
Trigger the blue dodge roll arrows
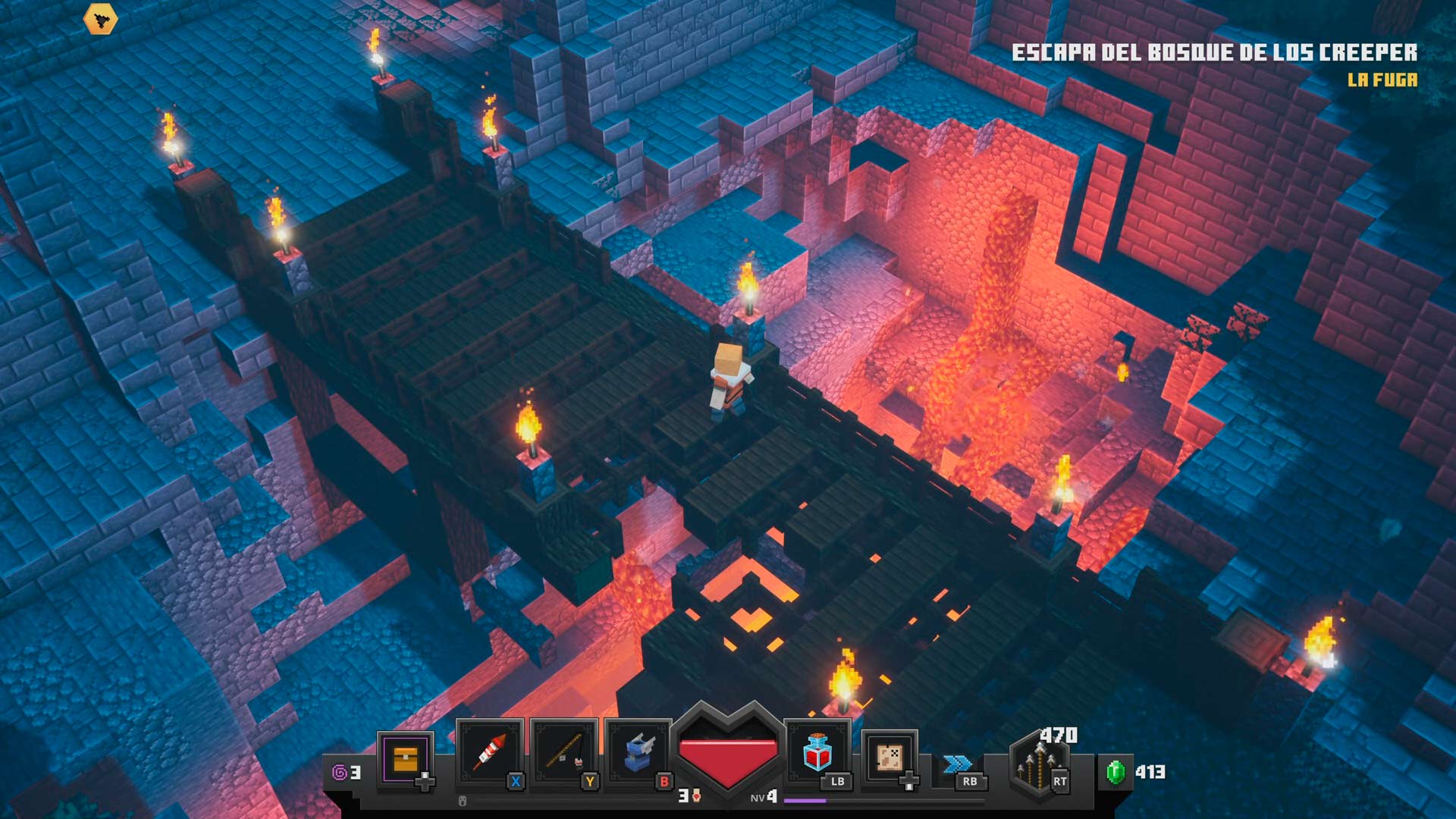click(x=957, y=764)
